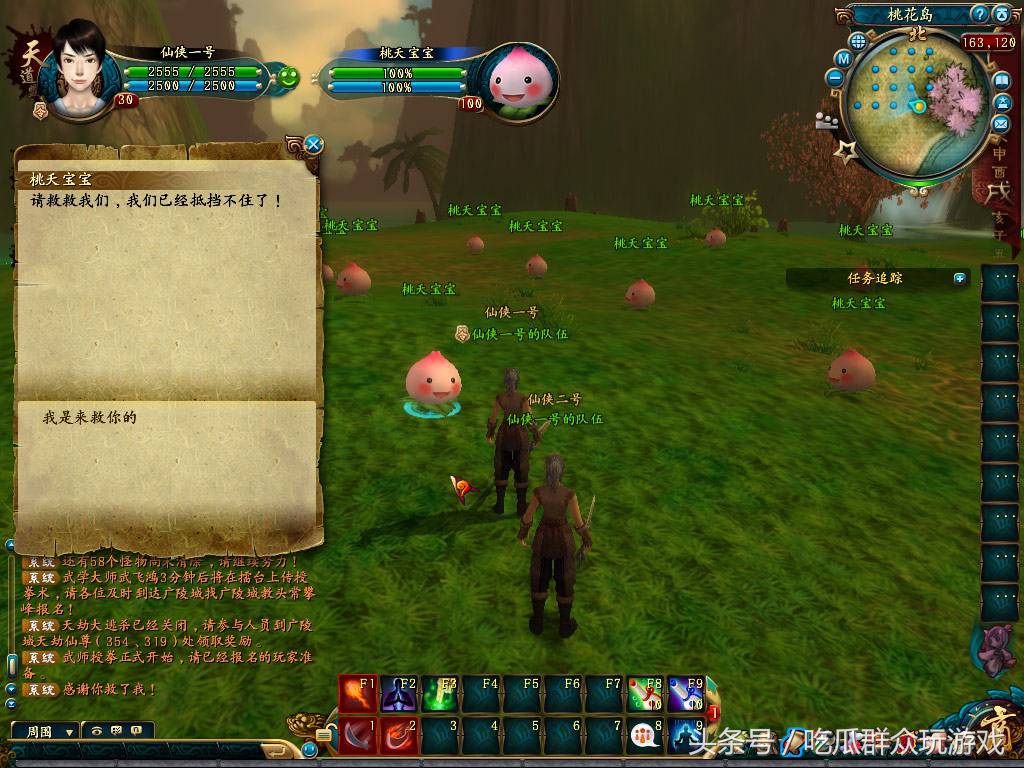Activate the flame skill on F1
1024x768 pixels.
click(x=358, y=693)
